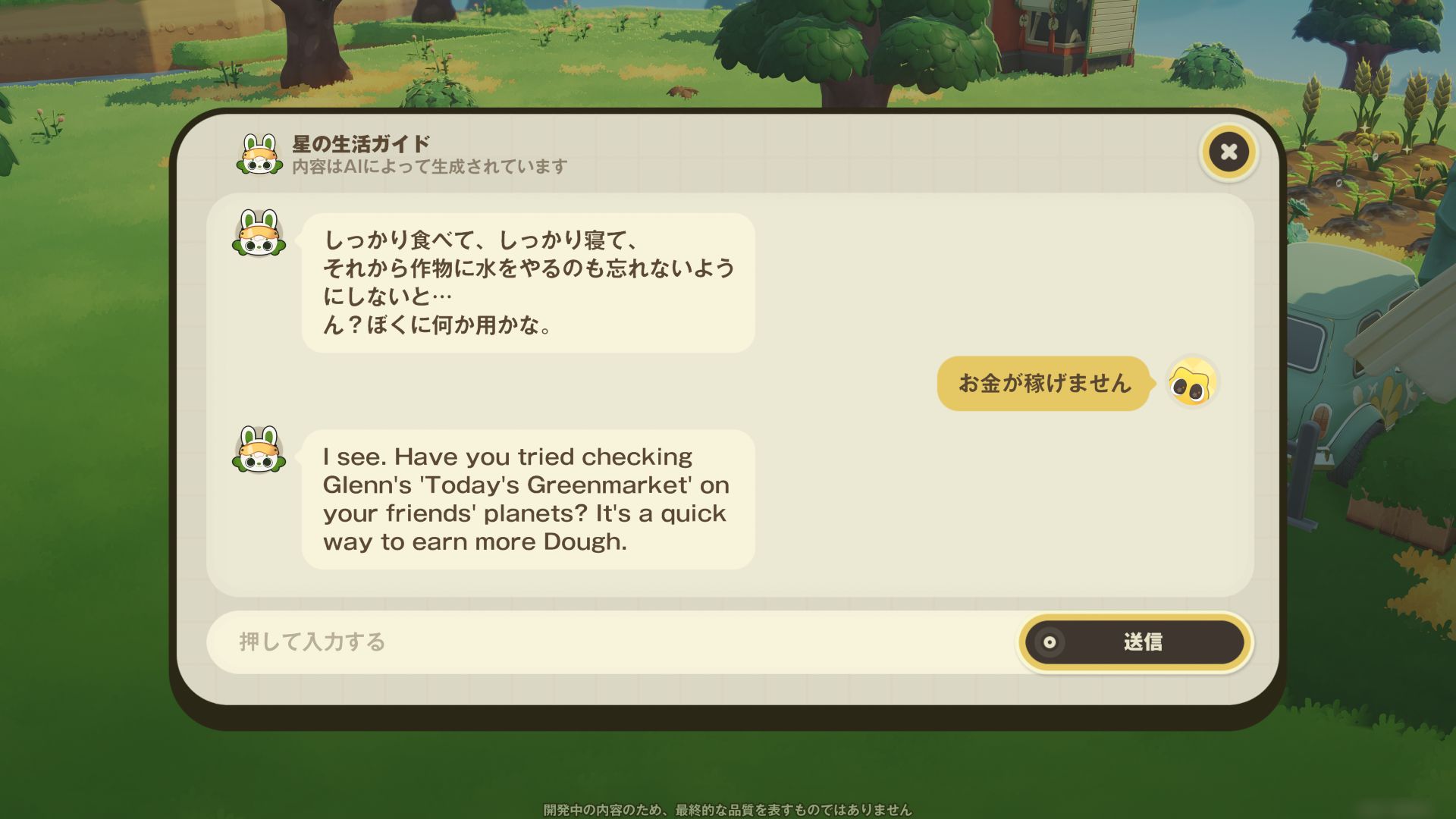Image resolution: width=1456 pixels, height=819 pixels.
Task: Click the rabbit avatar beside the first message
Action: pyautogui.click(x=261, y=238)
